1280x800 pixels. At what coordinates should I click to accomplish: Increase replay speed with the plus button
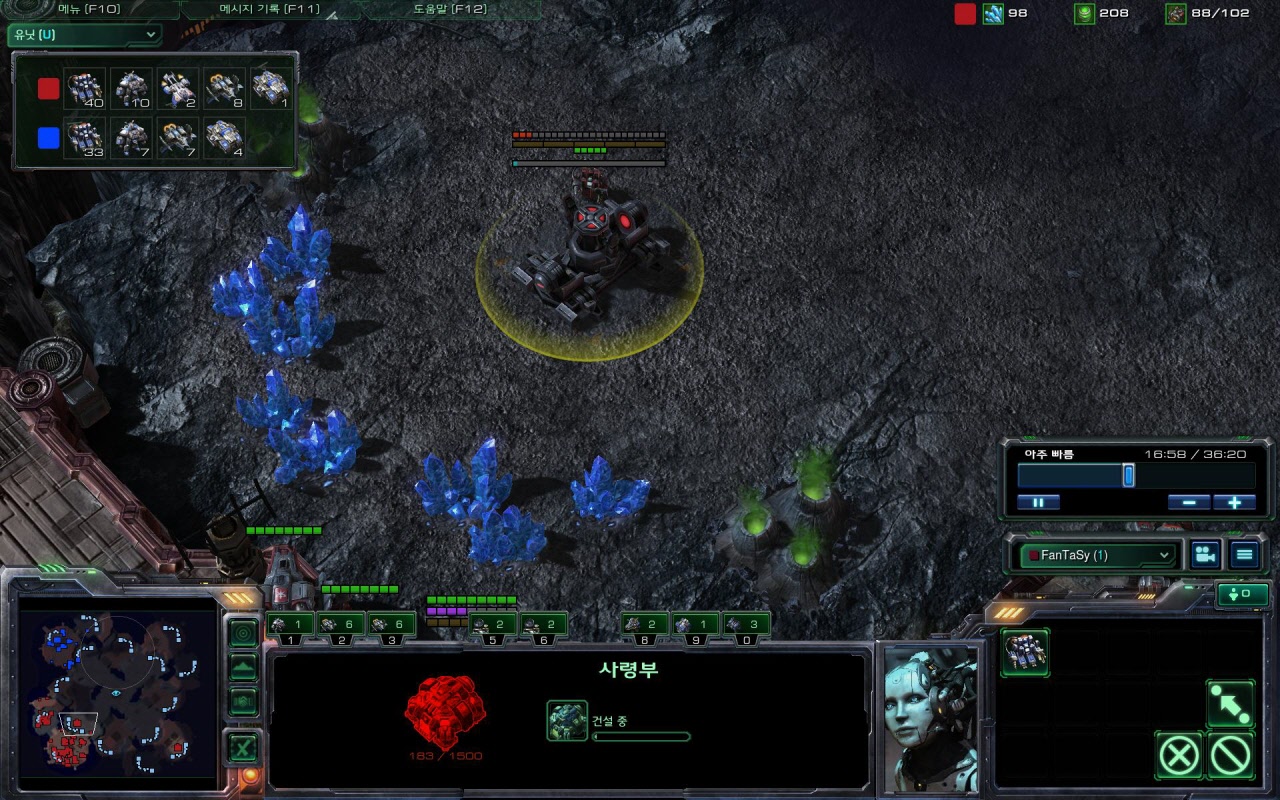pyautogui.click(x=1234, y=502)
